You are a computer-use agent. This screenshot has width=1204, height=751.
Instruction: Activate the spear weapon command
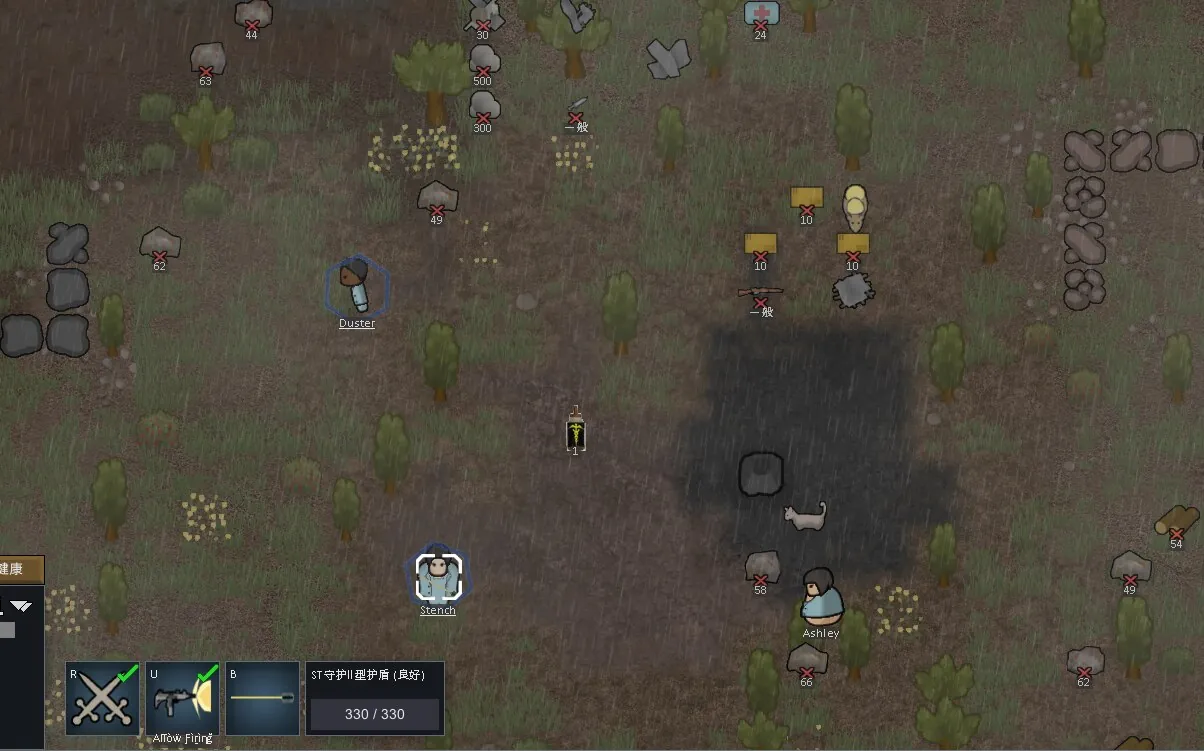(262, 698)
